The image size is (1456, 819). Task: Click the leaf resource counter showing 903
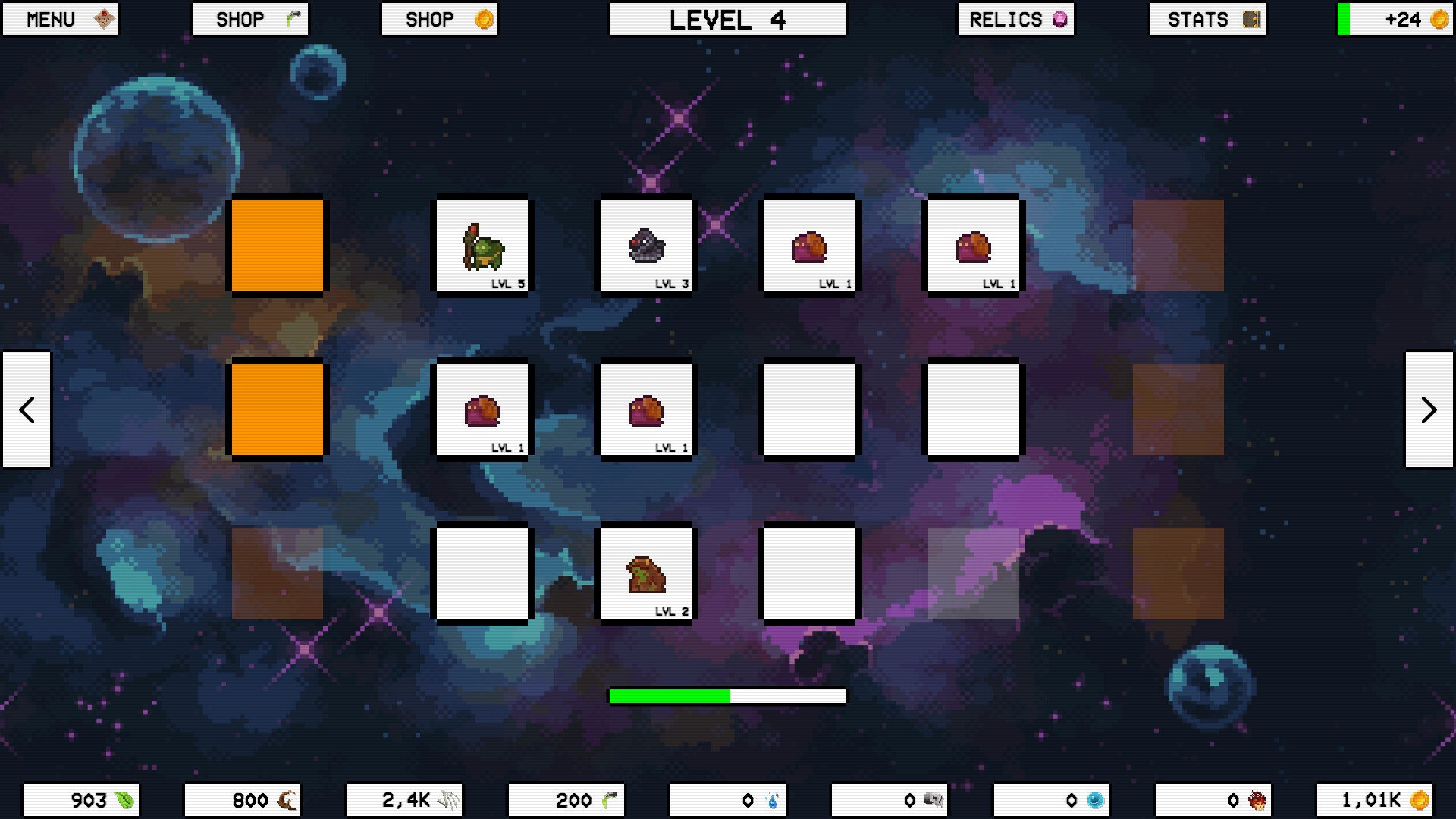(81, 799)
